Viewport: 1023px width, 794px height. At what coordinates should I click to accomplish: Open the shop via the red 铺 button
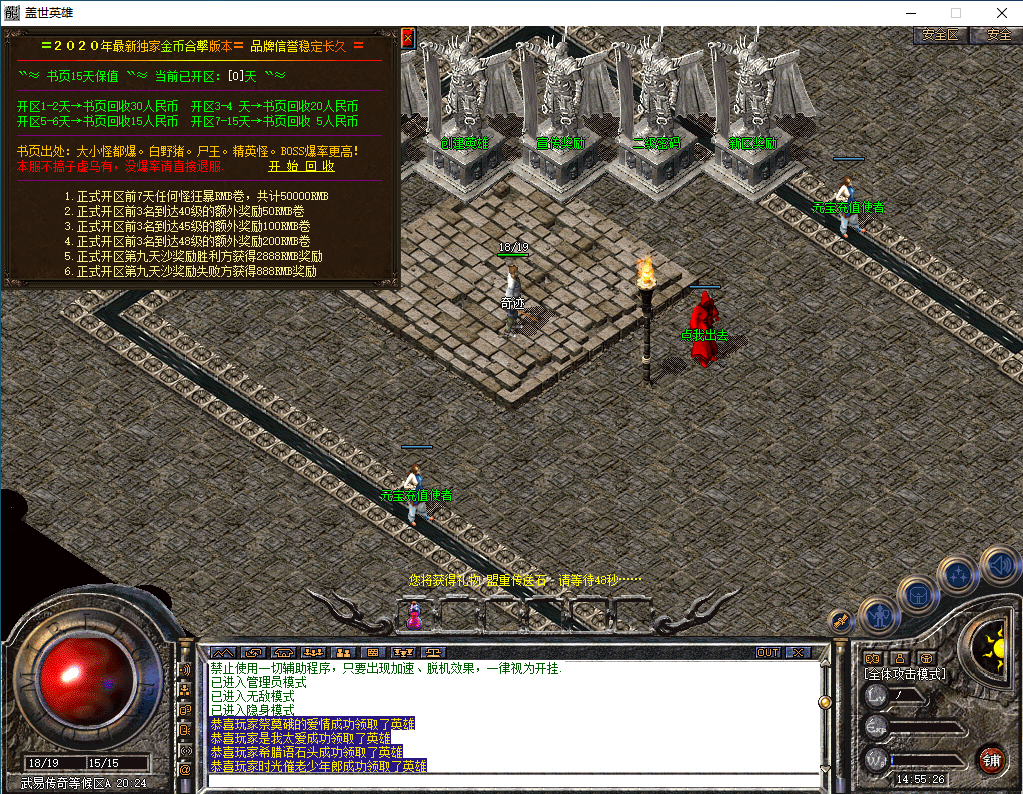pyautogui.click(x=991, y=759)
